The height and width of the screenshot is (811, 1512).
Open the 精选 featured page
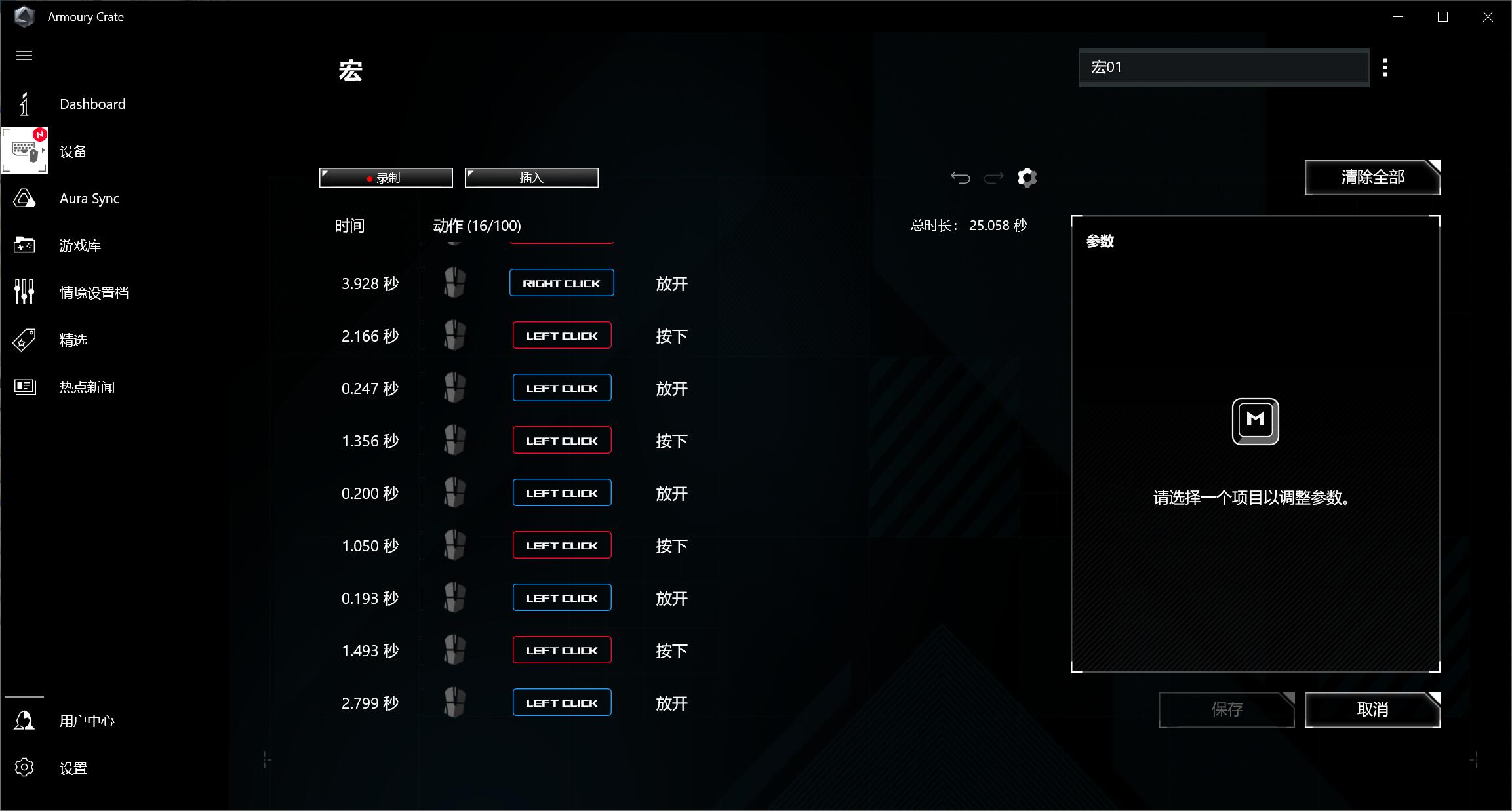[73, 340]
